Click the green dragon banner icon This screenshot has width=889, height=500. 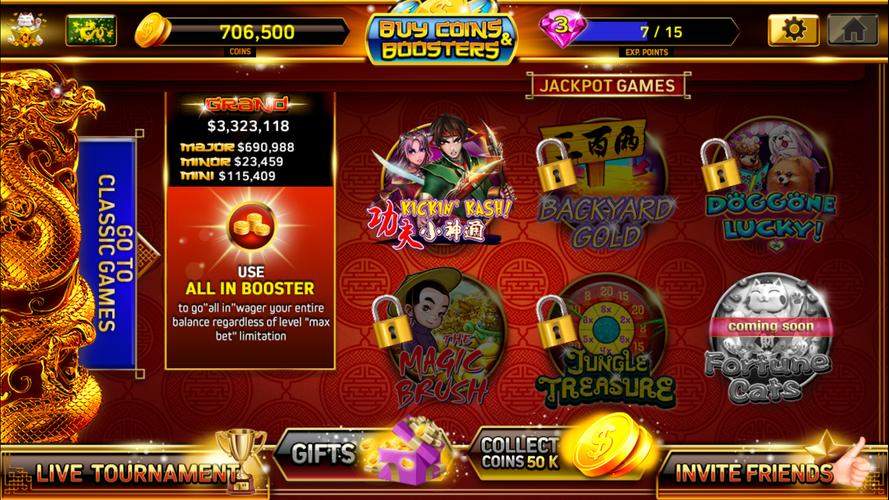[x=91, y=30]
